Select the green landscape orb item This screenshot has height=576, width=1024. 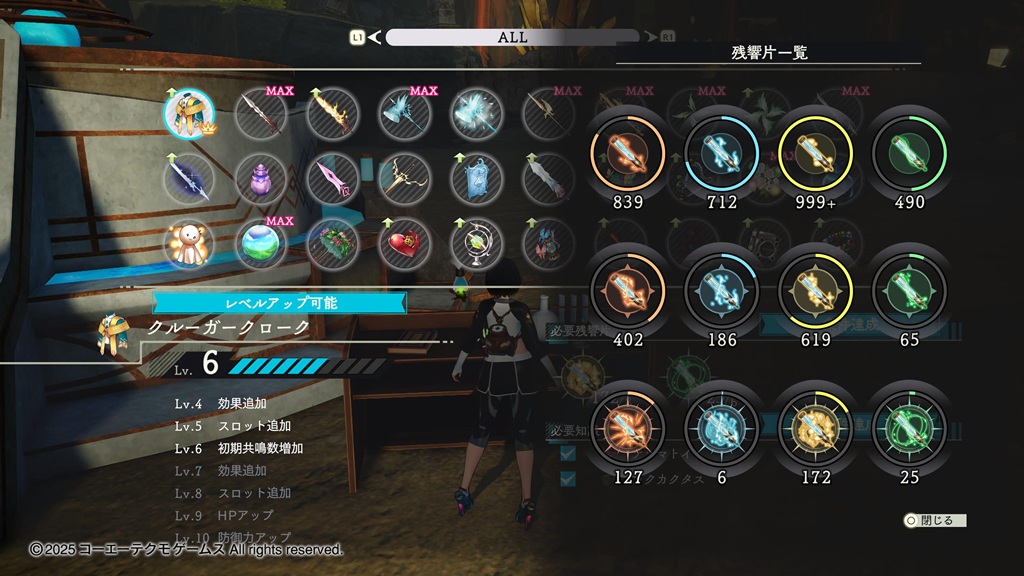point(261,245)
